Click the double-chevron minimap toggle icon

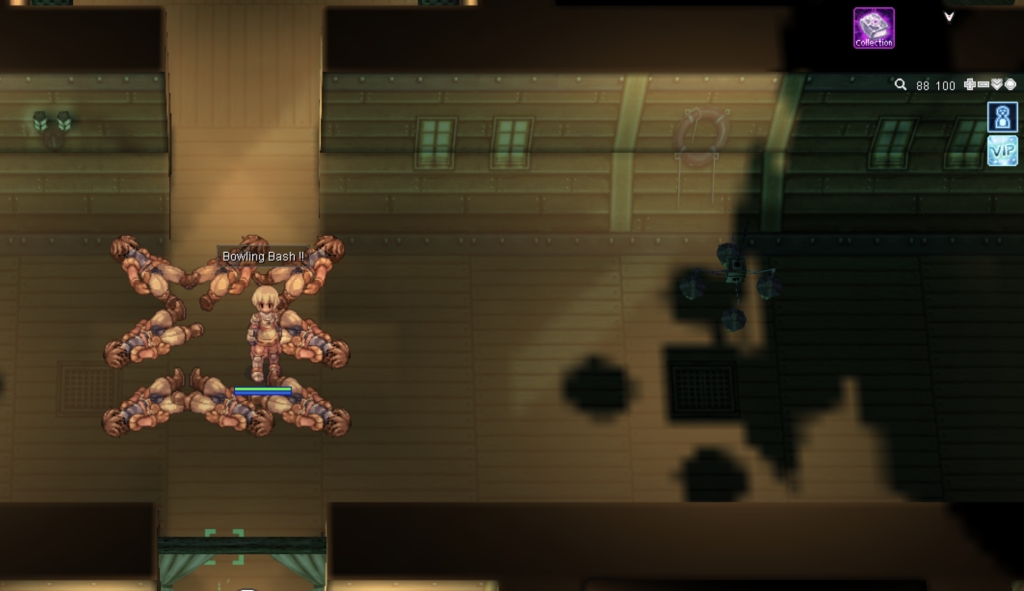997,85
